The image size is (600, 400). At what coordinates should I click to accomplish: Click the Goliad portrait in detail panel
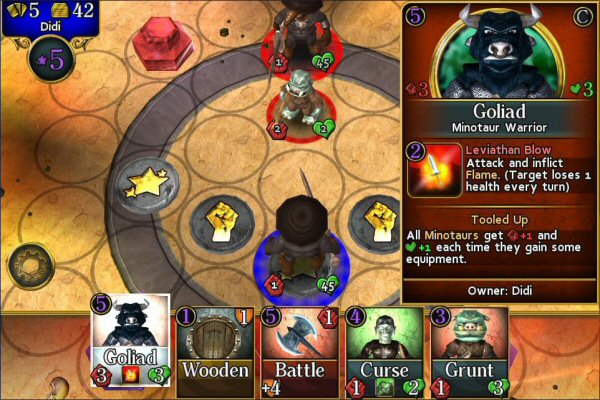(496, 50)
